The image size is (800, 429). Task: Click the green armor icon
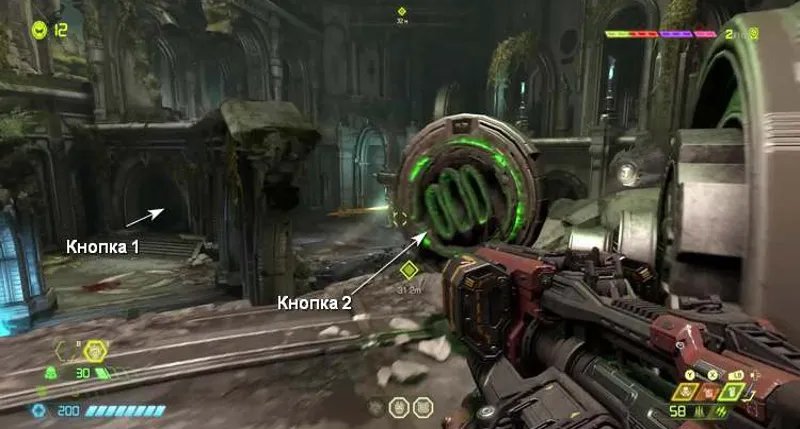pyautogui.click(x=52, y=373)
